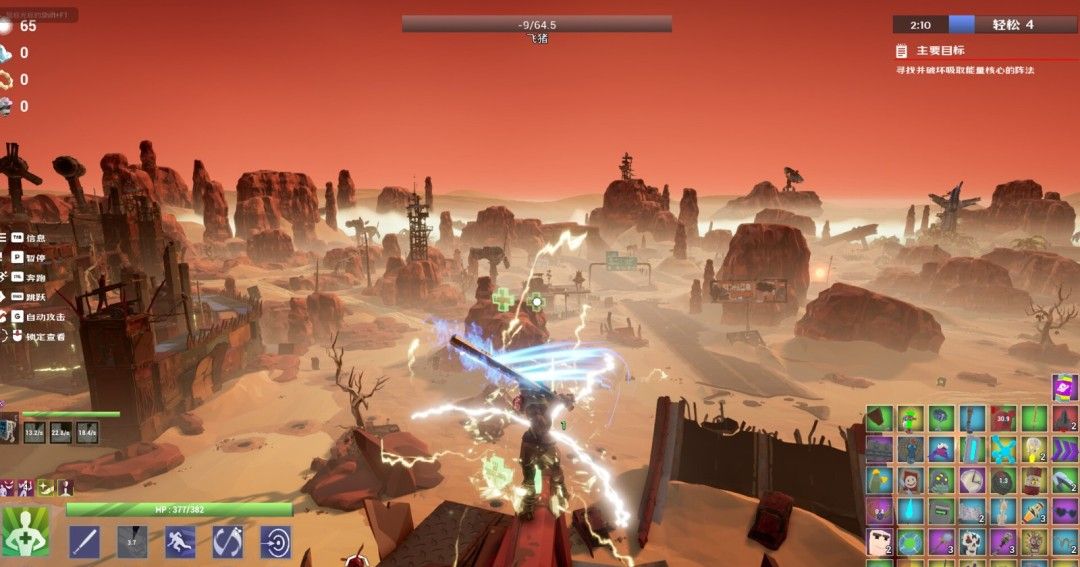Viewport: 1080px width, 567px height.
Task: Activate the green healing figure ability
Action: point(24,532)
